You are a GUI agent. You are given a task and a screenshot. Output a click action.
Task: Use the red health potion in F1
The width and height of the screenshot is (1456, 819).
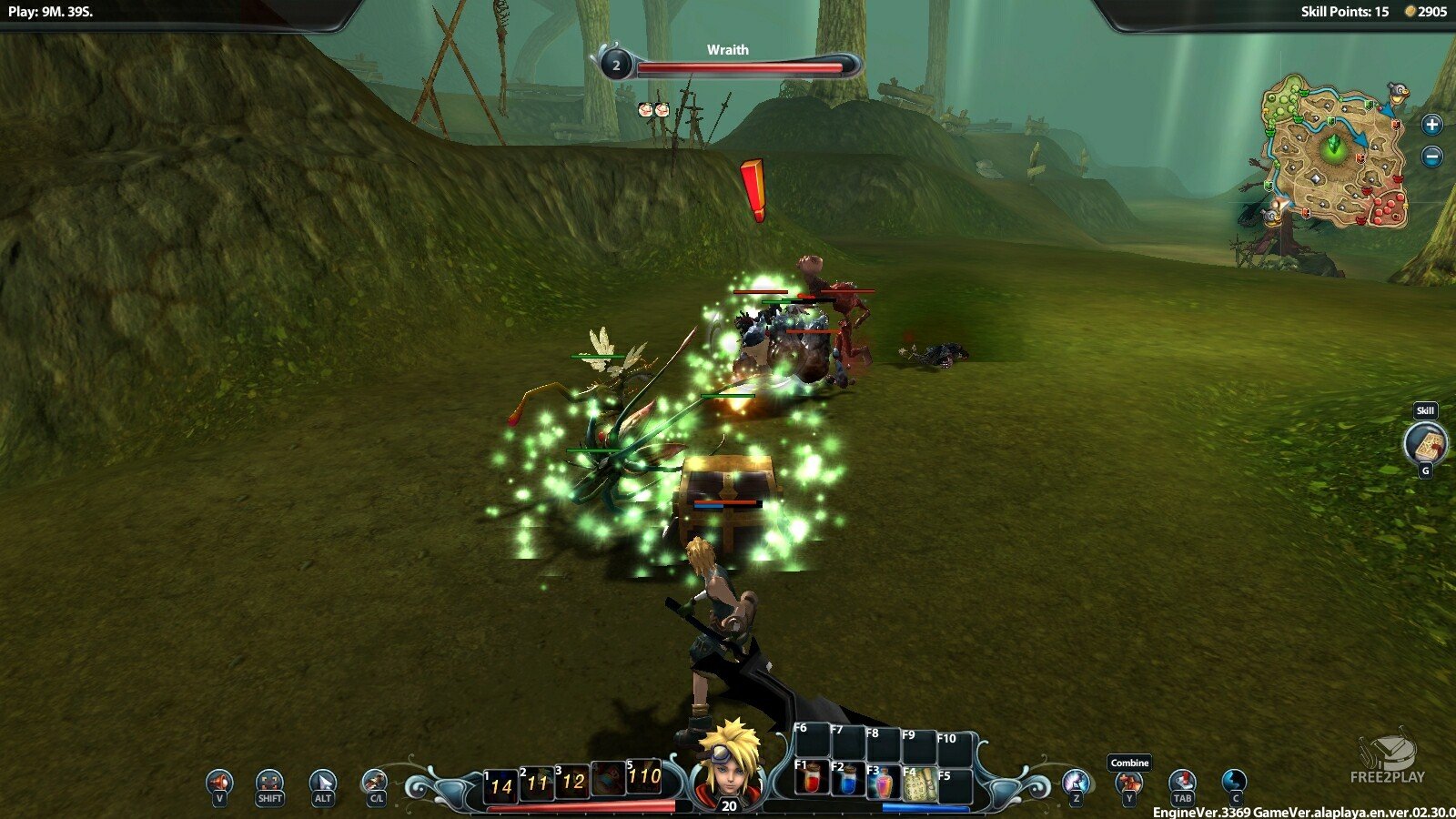pos(813,780)
